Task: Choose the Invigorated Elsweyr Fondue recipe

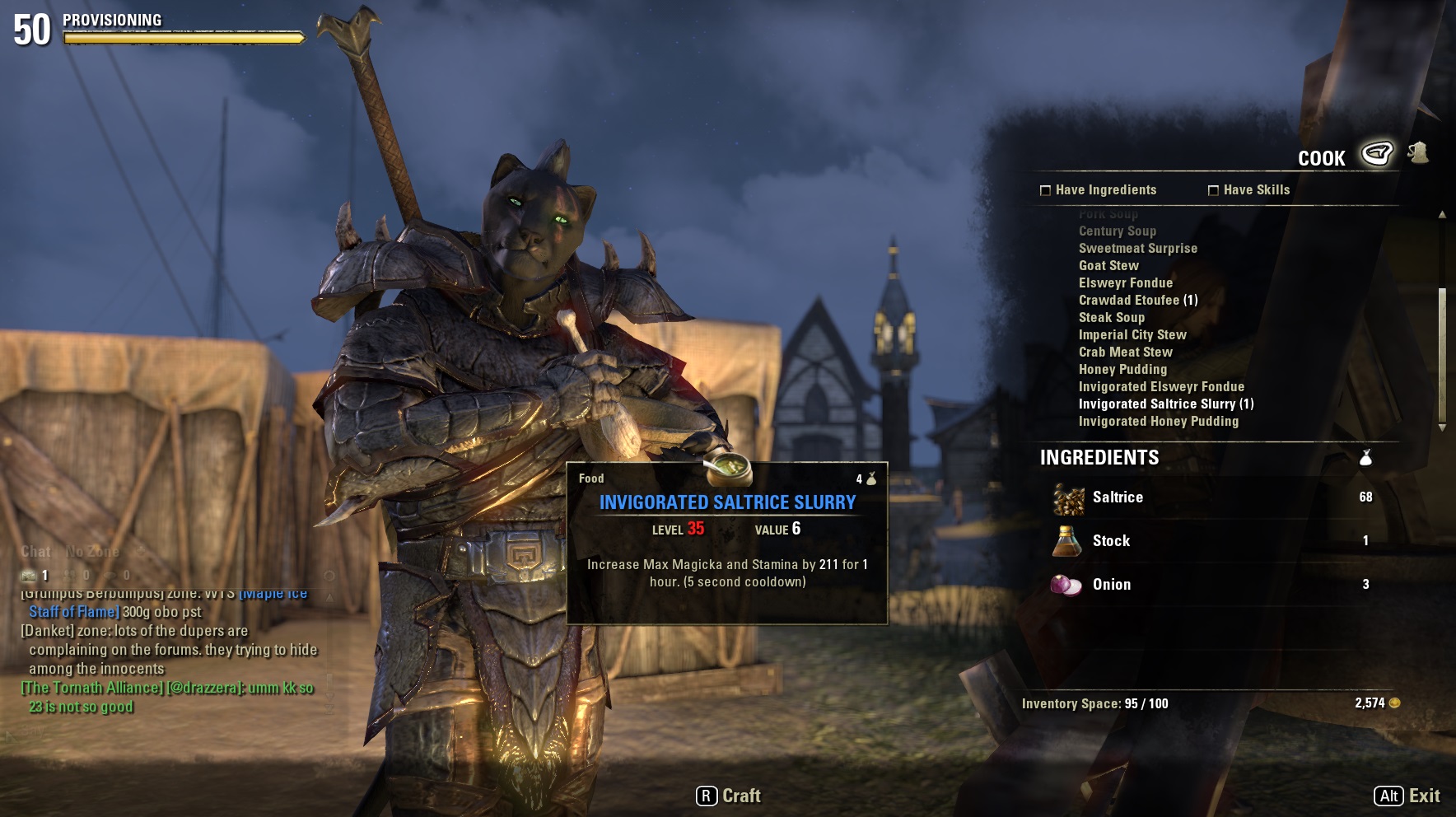Action: (1161, 387)
